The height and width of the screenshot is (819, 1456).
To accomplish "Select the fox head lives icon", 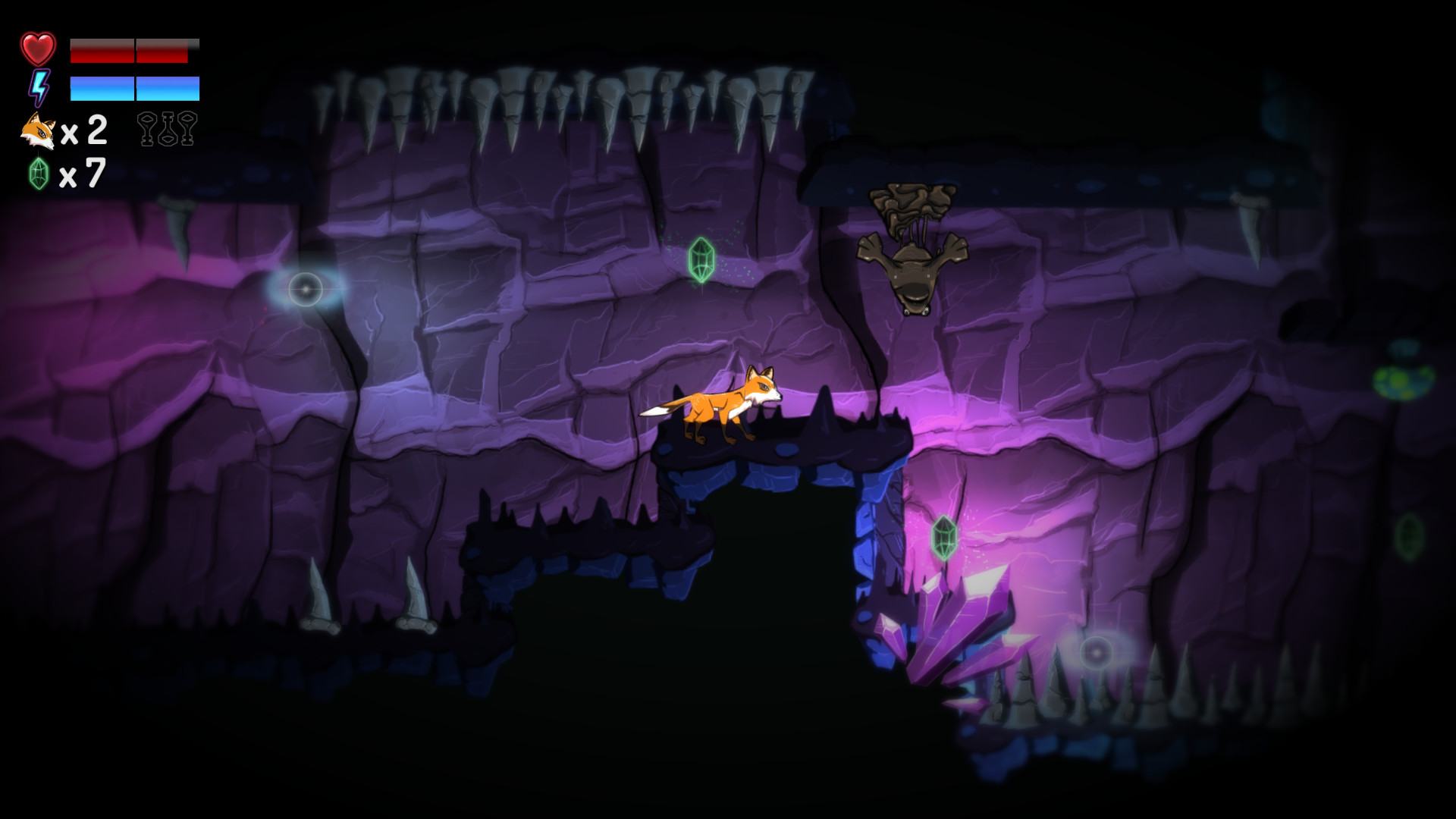I will [x=38, y=131].
